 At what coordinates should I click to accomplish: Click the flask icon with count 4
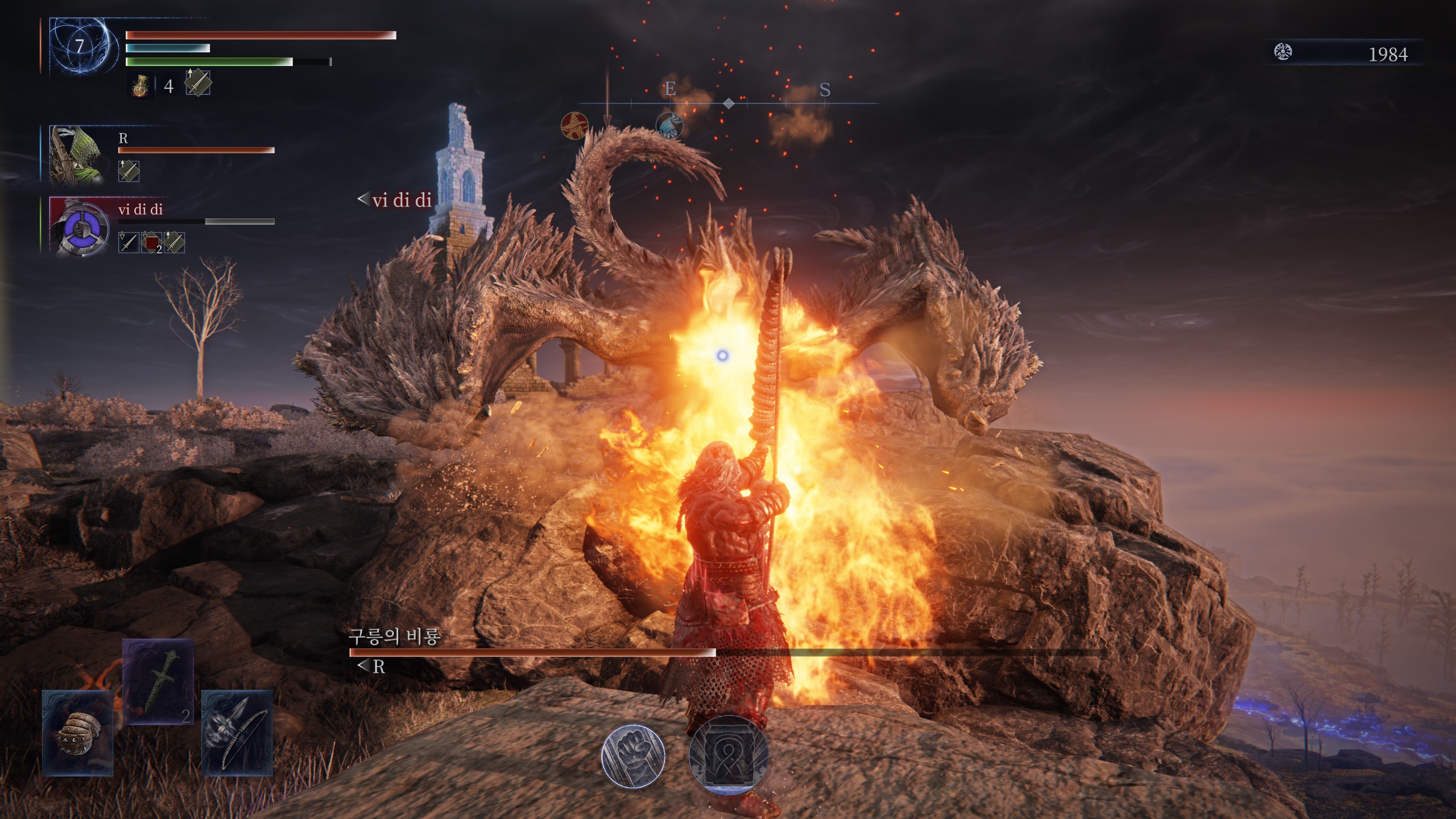pos(140,86)
